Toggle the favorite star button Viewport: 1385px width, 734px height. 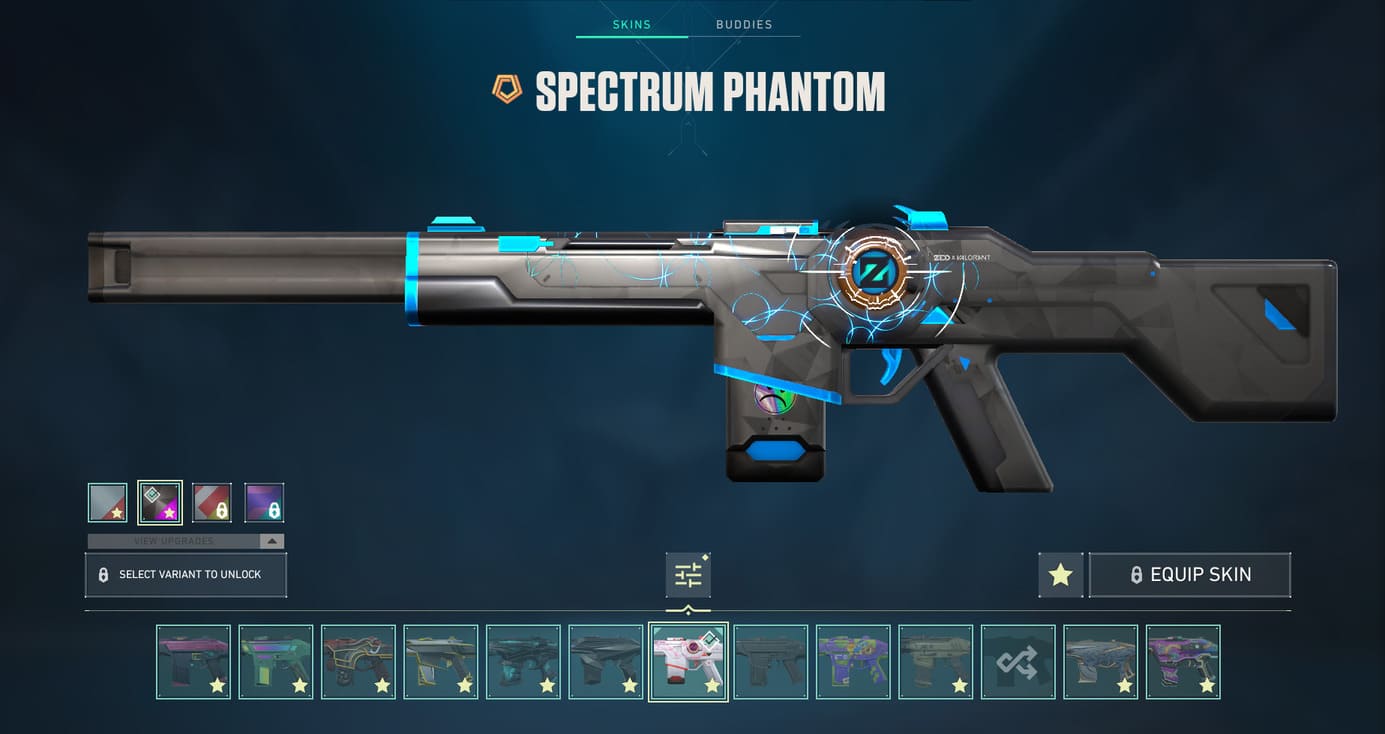[1060, 575]
